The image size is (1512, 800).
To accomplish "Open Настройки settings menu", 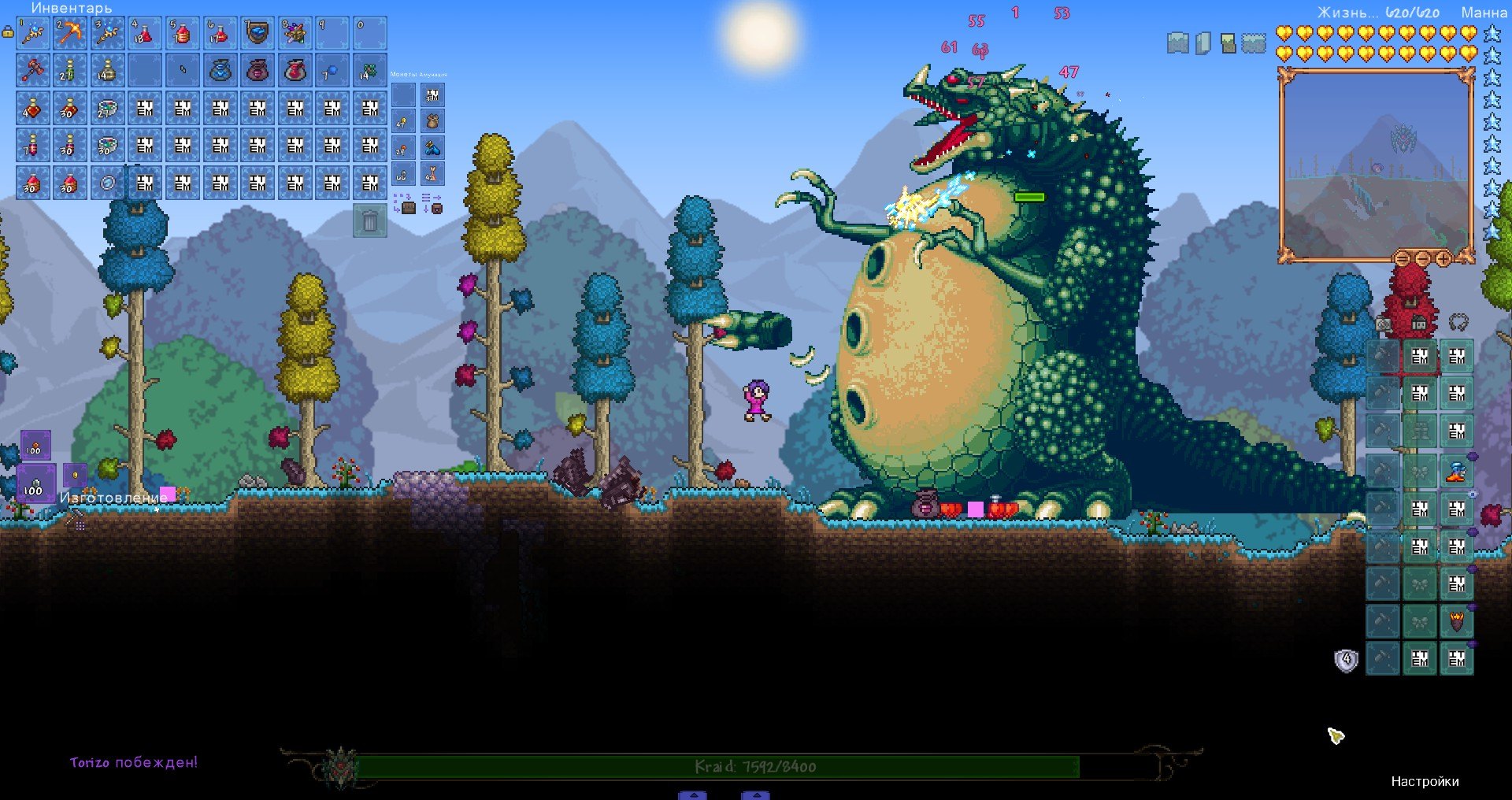I will [1425, 781].
